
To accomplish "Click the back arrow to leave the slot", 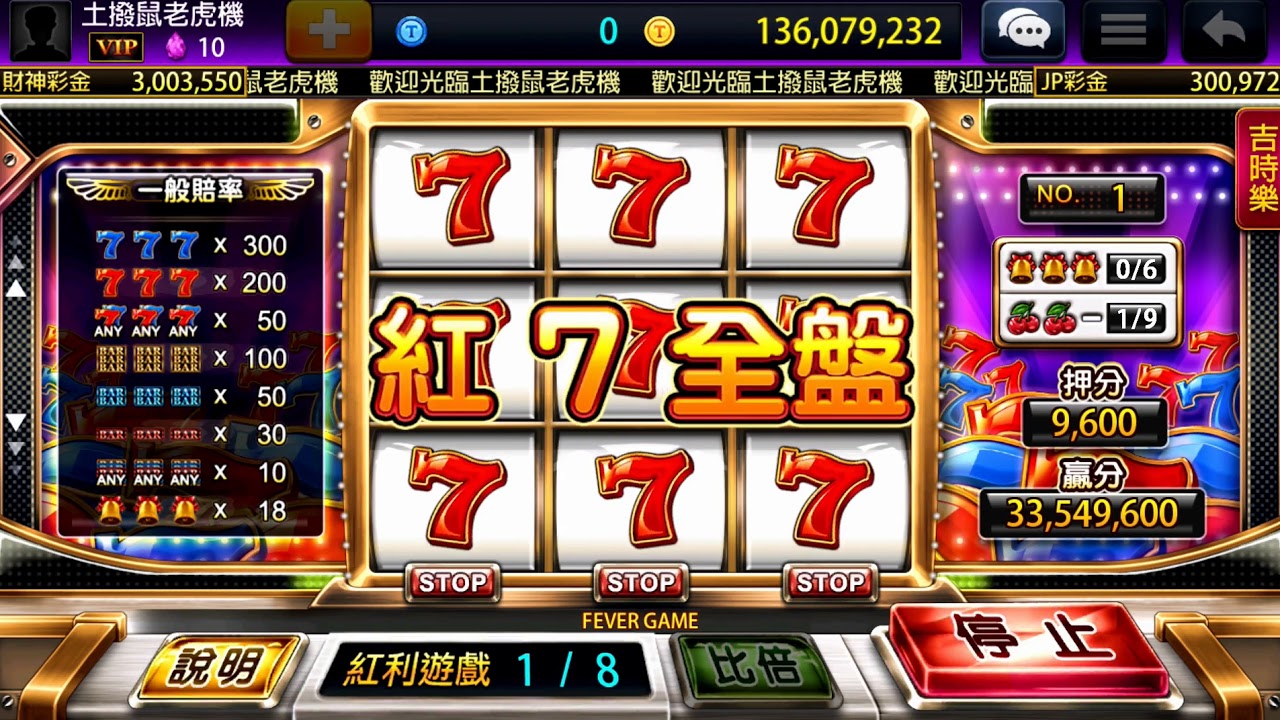I will 1222,31.
